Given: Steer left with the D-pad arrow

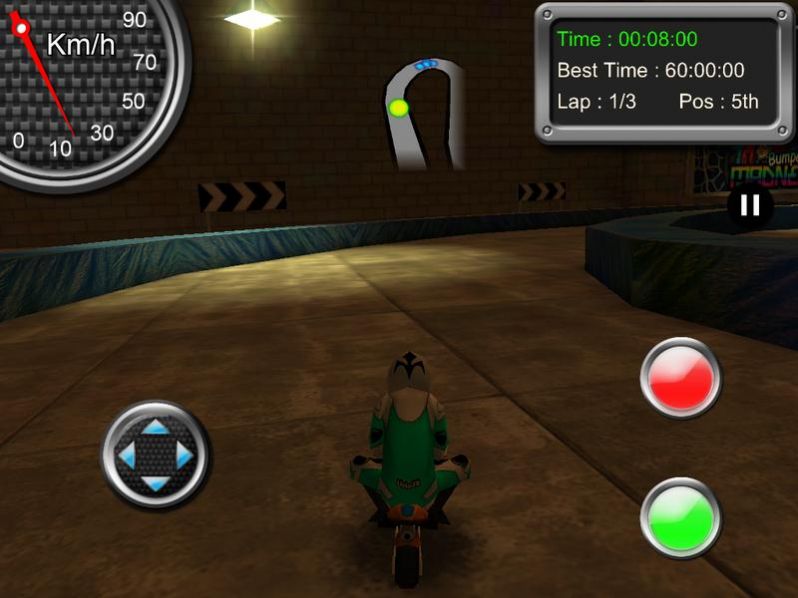Looking at the screenshot, I should (126, 456).
